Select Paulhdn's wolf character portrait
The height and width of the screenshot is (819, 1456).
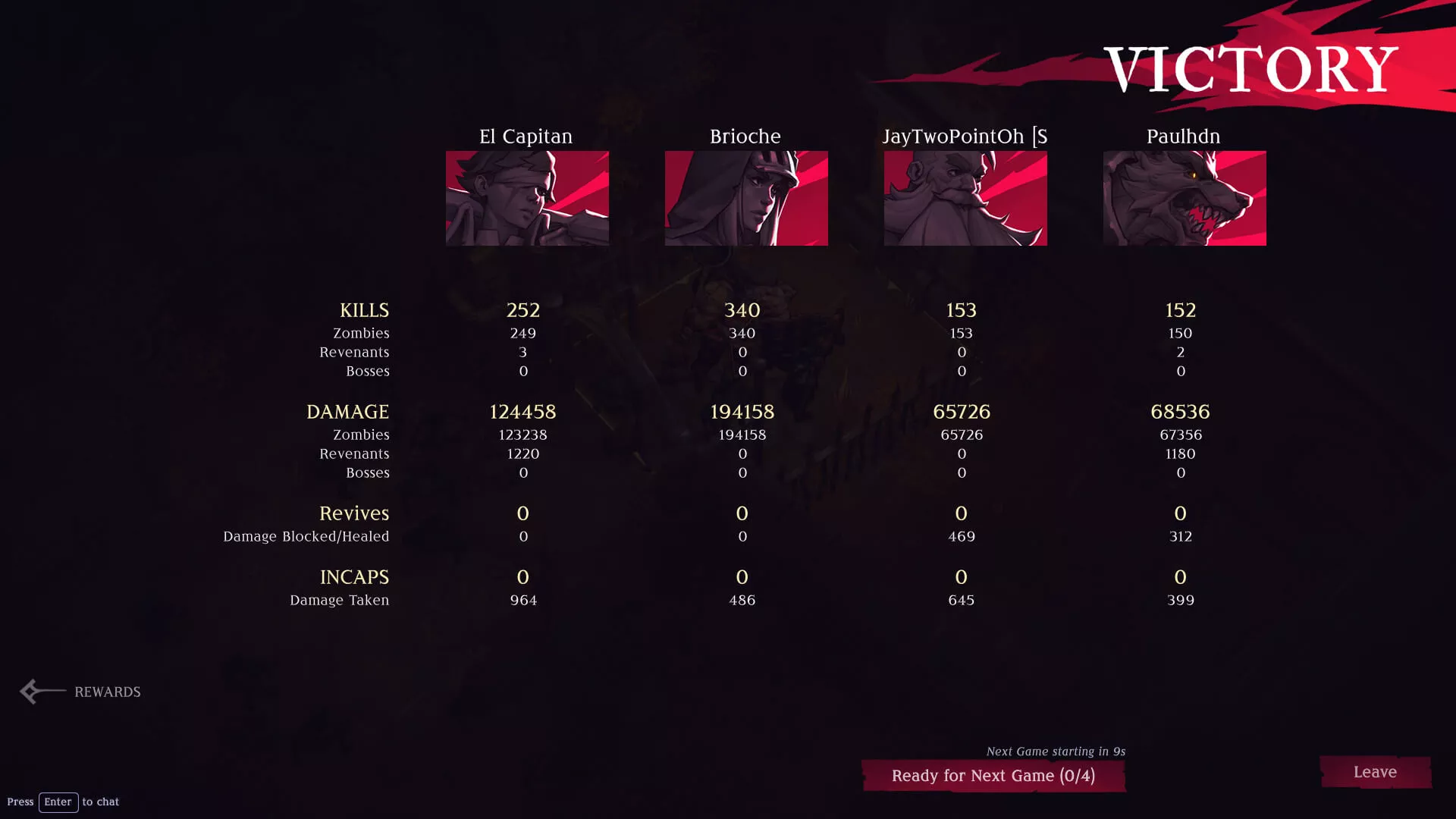(1185, 198)
